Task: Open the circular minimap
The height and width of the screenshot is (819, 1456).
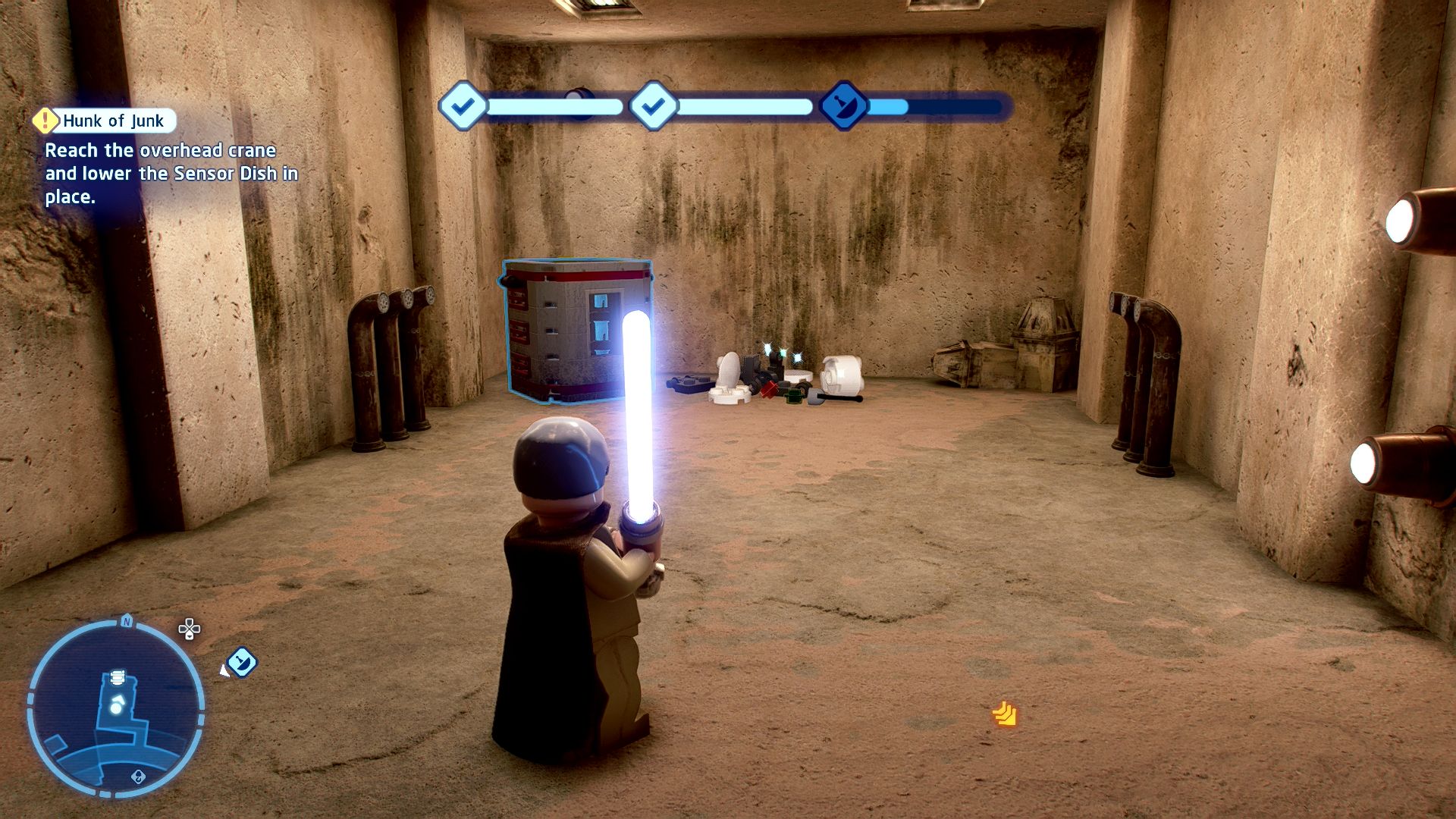Action: click(115, 707)
